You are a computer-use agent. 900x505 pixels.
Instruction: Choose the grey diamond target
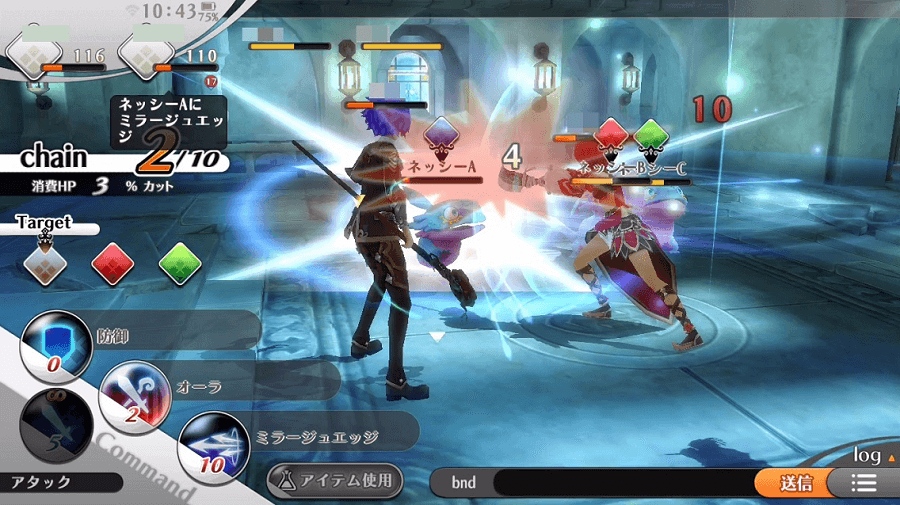click(x=45, y=263)
